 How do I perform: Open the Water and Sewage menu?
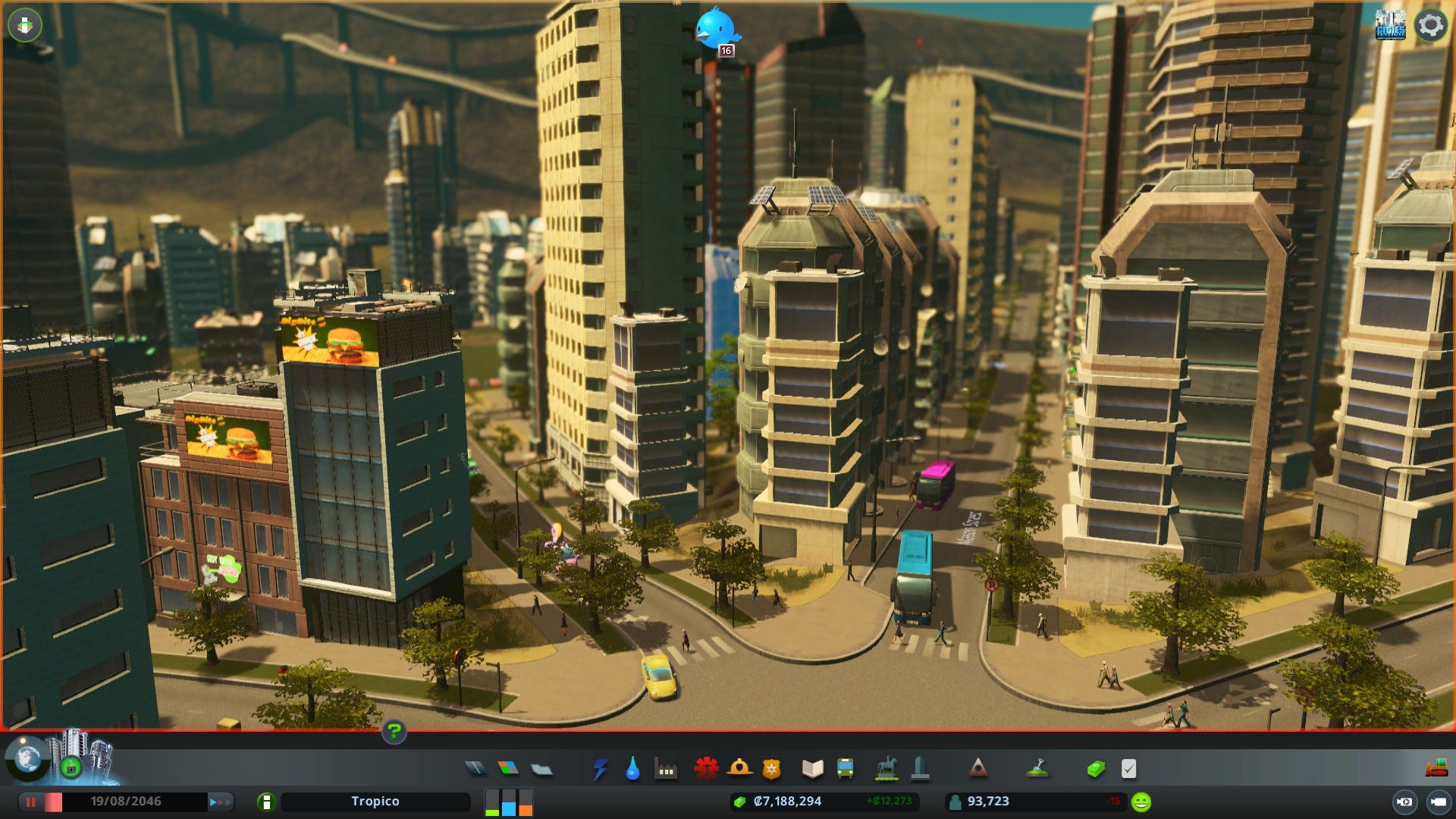[632, 768]
